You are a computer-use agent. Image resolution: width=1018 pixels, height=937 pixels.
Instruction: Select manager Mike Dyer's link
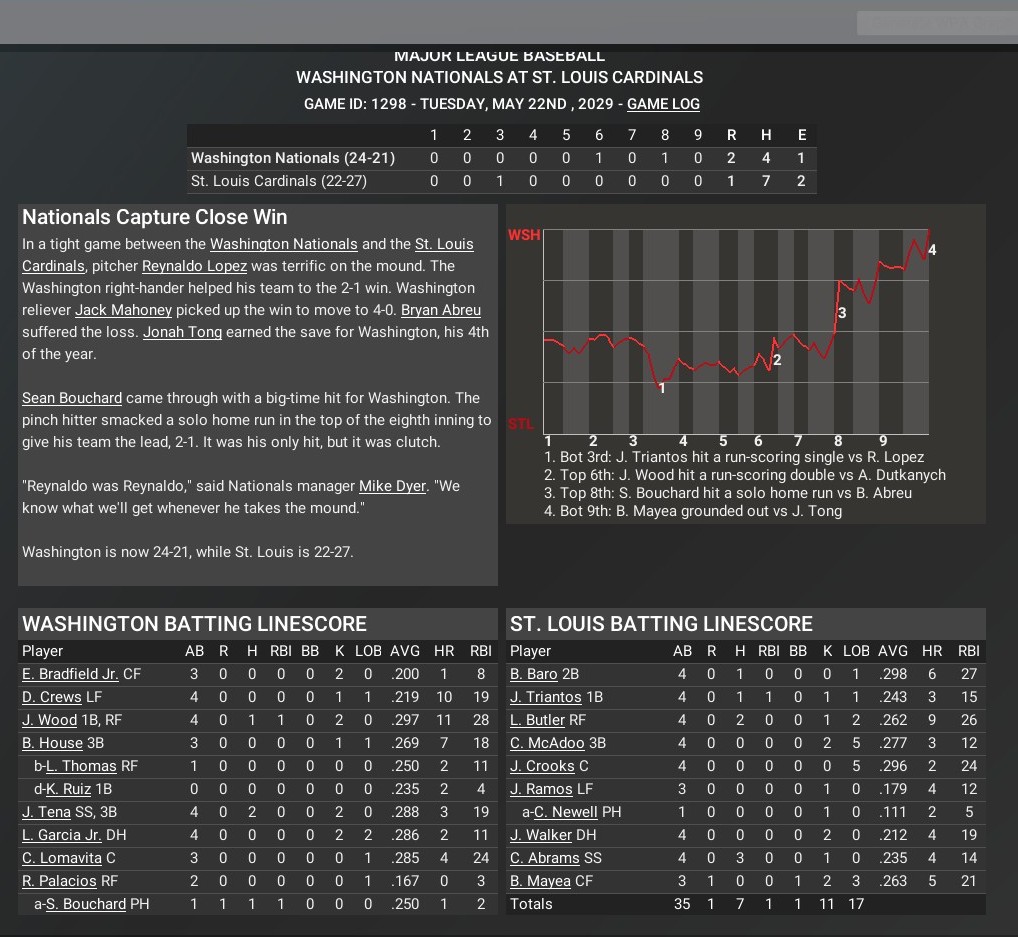(392, 486)
